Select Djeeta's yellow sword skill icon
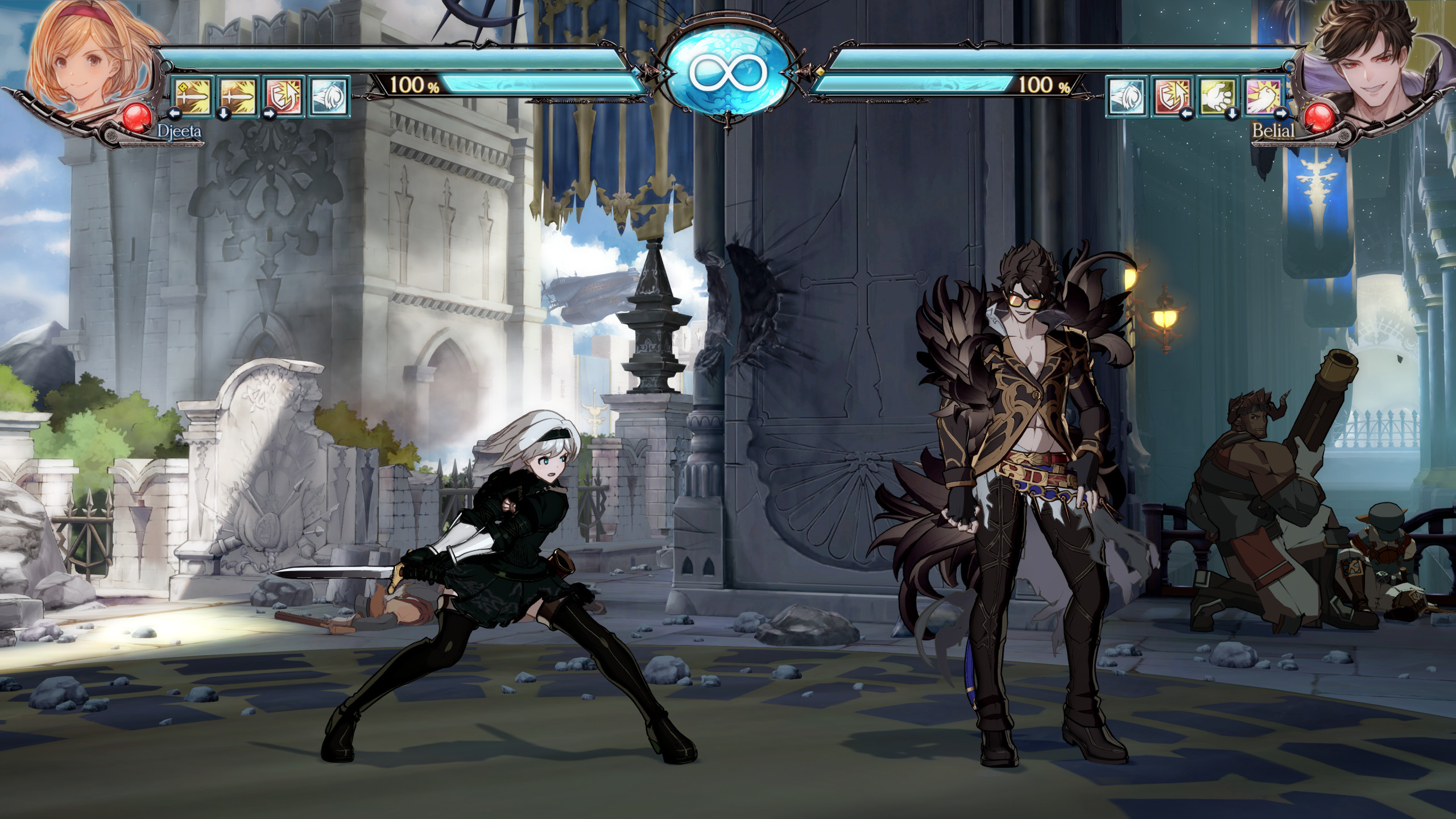The width and height of the screenshot is (1456, 819). click(193, 97)
